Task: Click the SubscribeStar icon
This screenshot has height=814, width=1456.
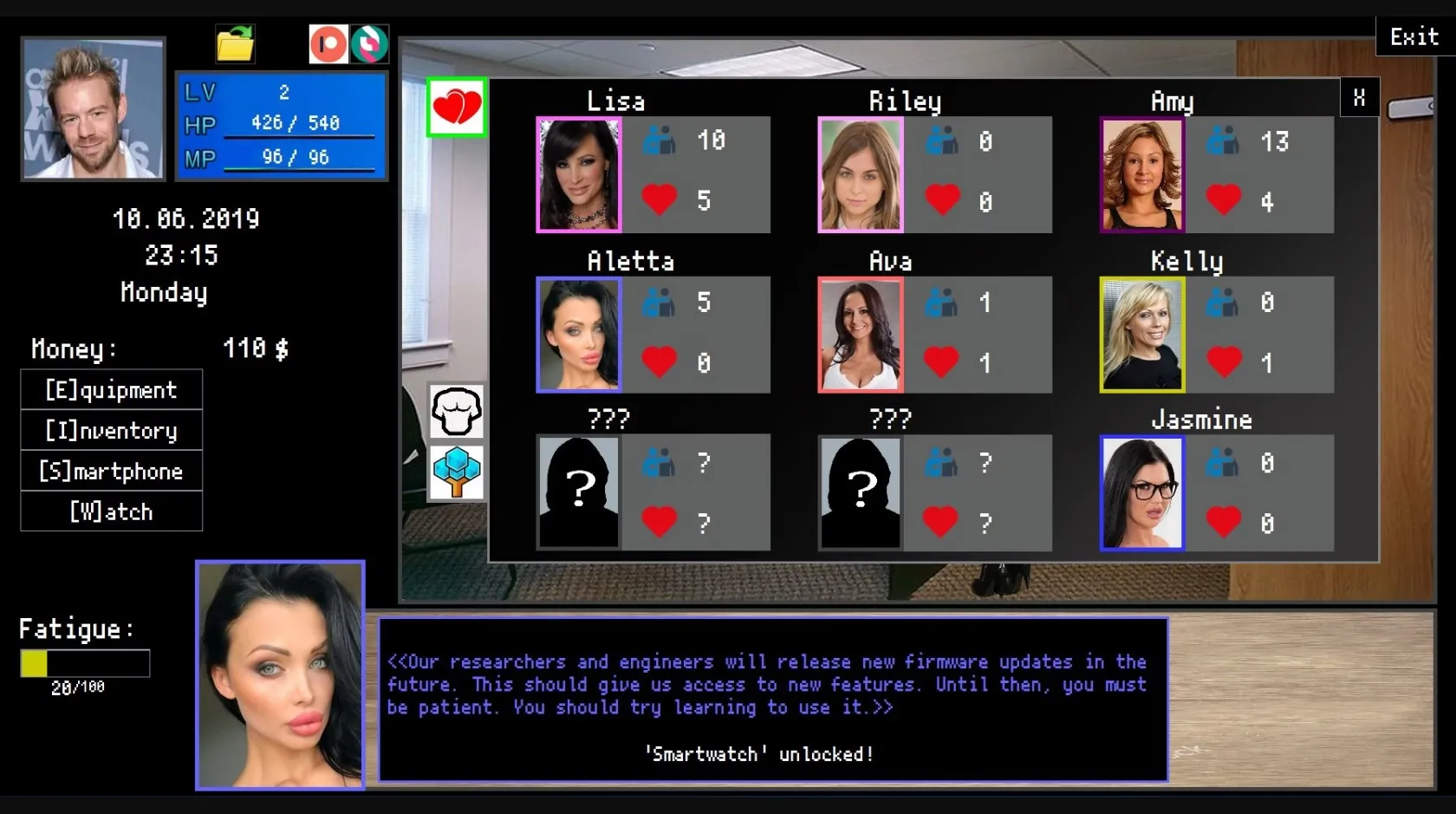Action: [x=371, y=43]
